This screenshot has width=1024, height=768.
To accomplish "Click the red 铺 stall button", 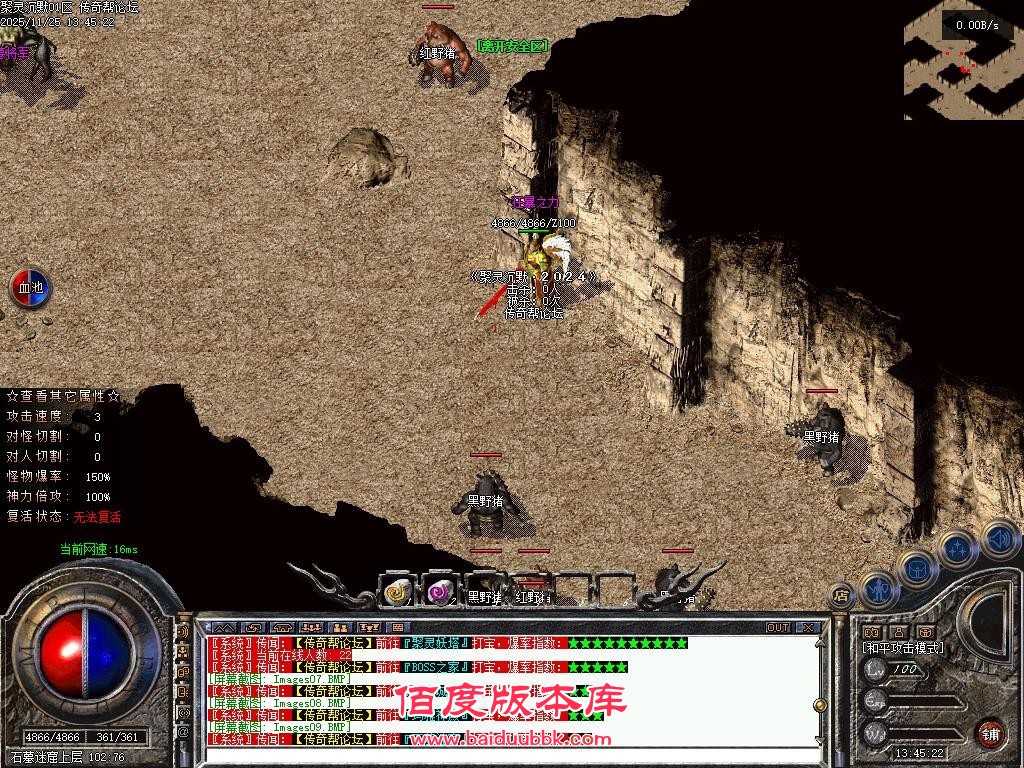I will coord(989,731).
